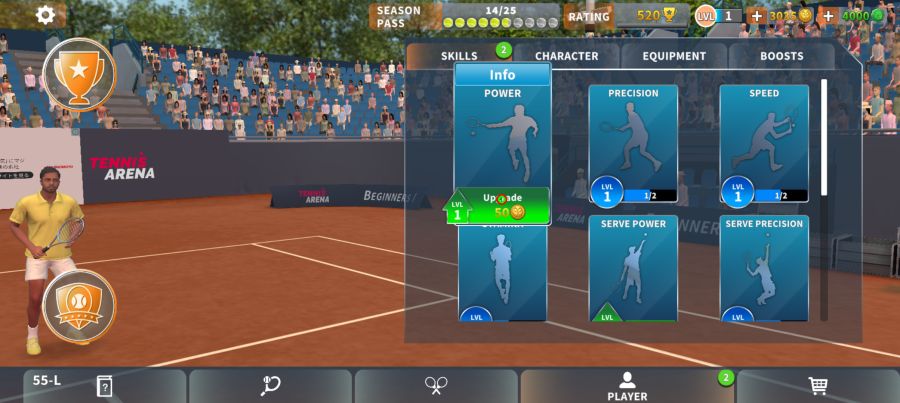Show the Boosts tab
The image size is (900, 403).
[782, 56]
